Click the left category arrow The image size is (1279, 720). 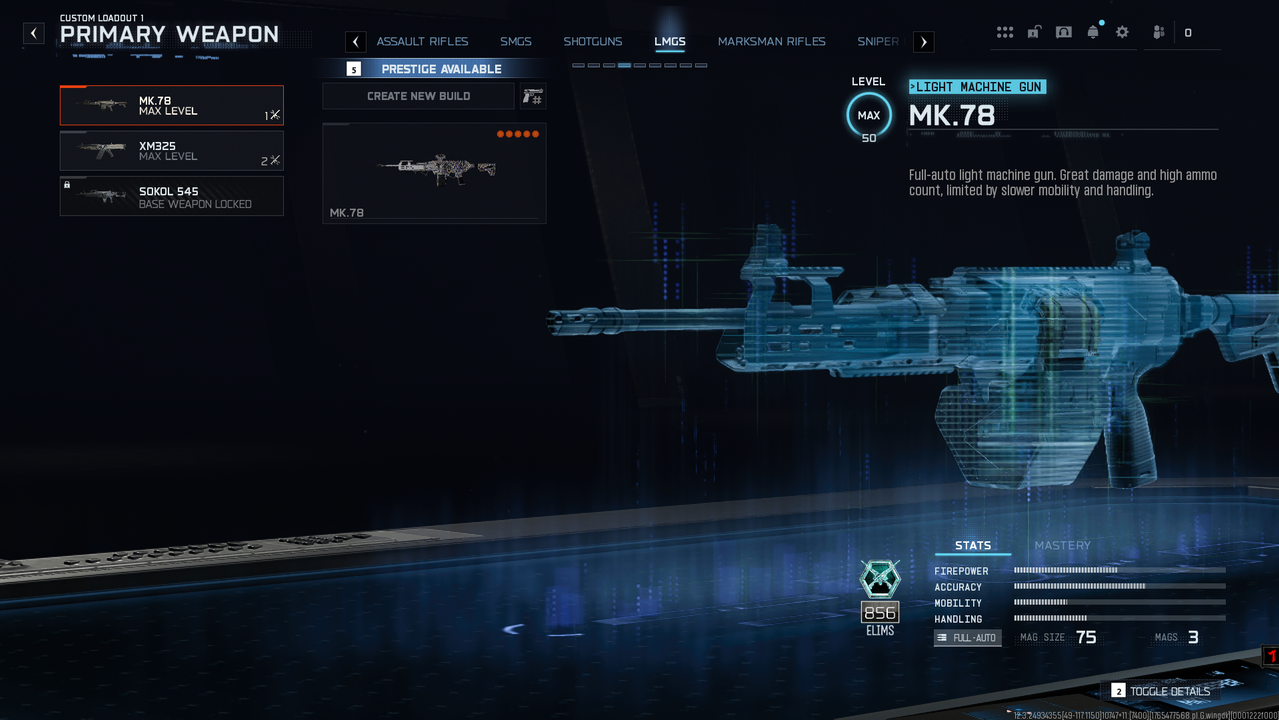355,42
